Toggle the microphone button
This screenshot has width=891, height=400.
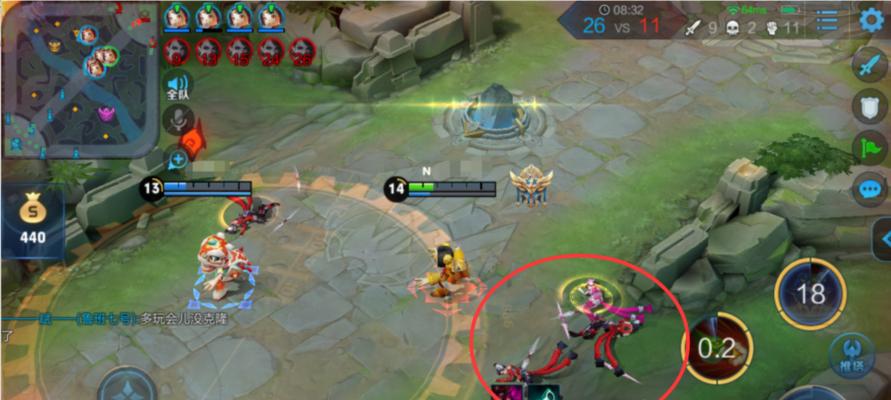[x=177, y=121]
